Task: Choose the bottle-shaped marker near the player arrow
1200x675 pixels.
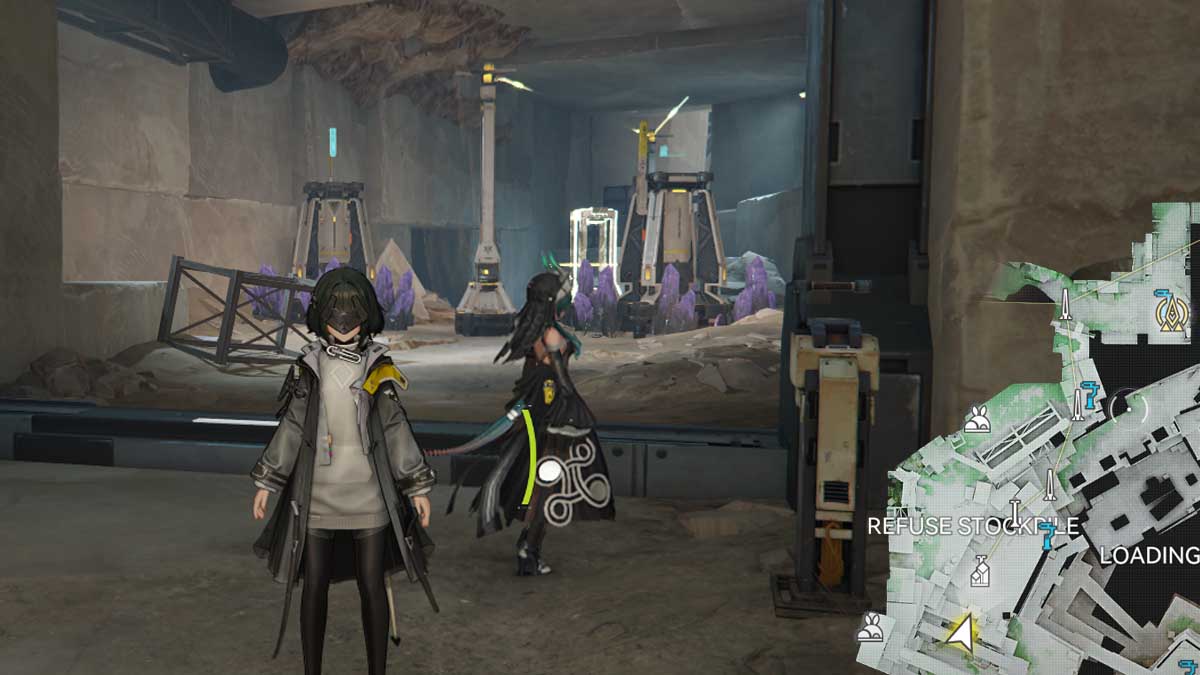Action: pyautogui.click(x=980, y=571)
